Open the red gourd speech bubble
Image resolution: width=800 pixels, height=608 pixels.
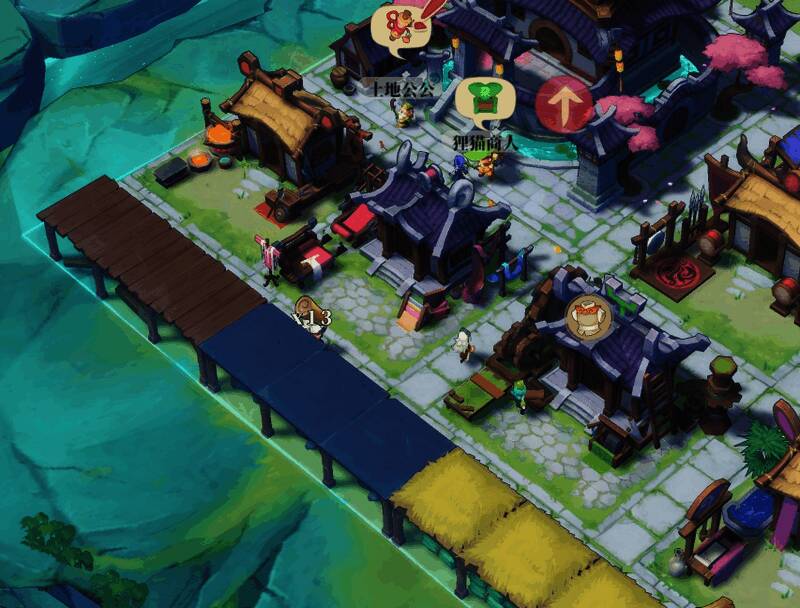click(x=399, y=26)
